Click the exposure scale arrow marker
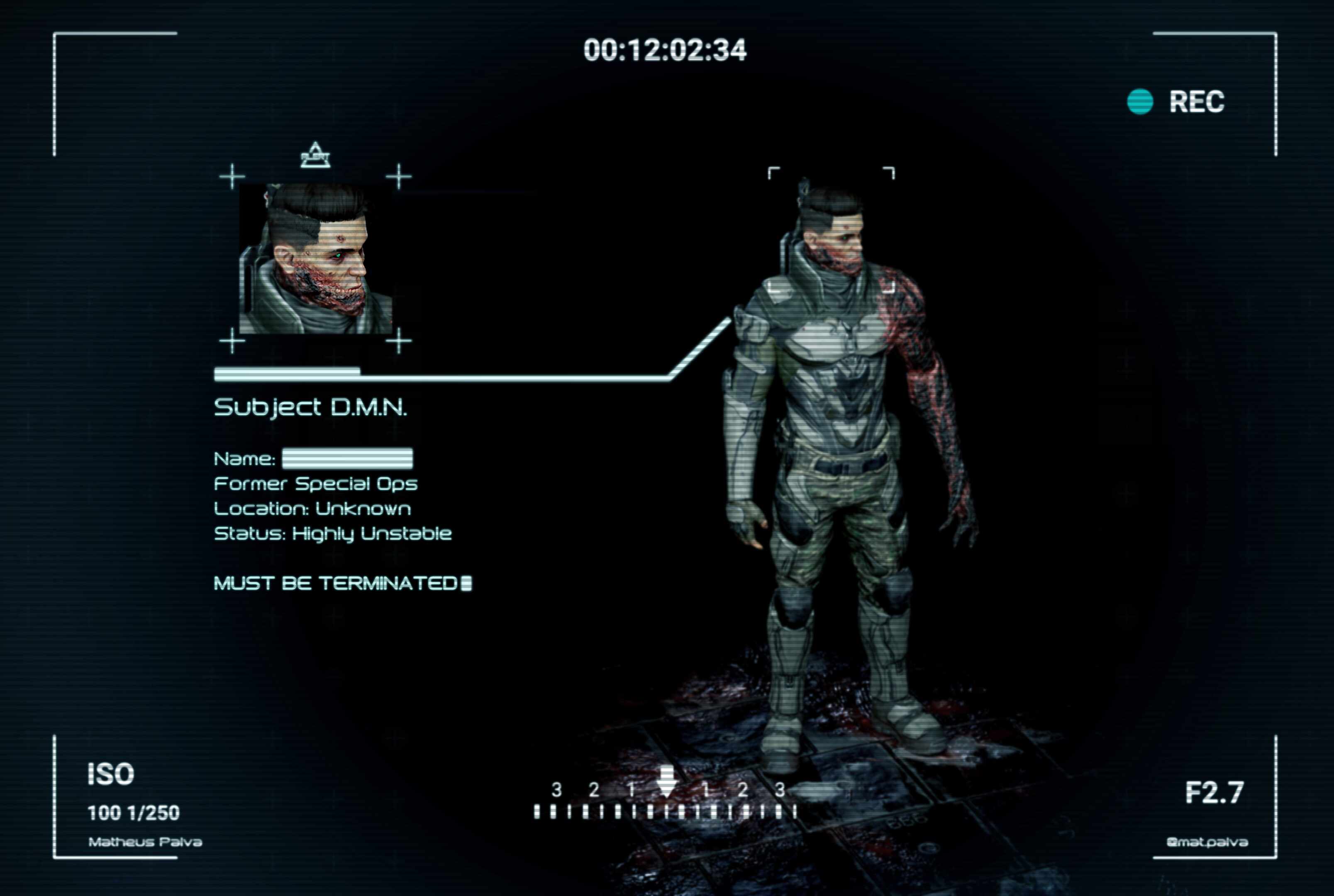1334x896 pixels. point(666,782)
